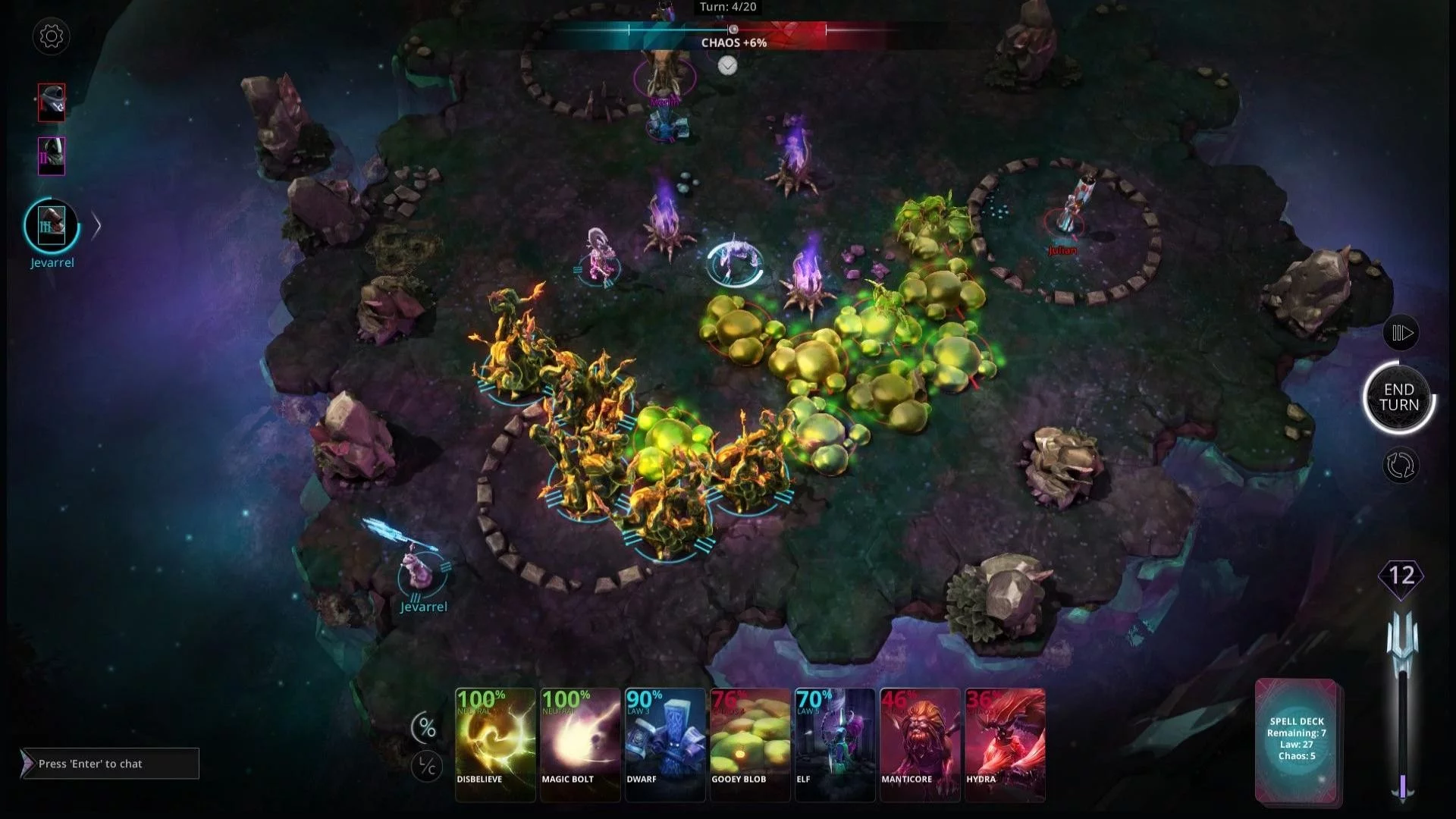Click the fast-forward playback button
This screenshot has height=819, width=1456.
click(x=1401, y=333)
